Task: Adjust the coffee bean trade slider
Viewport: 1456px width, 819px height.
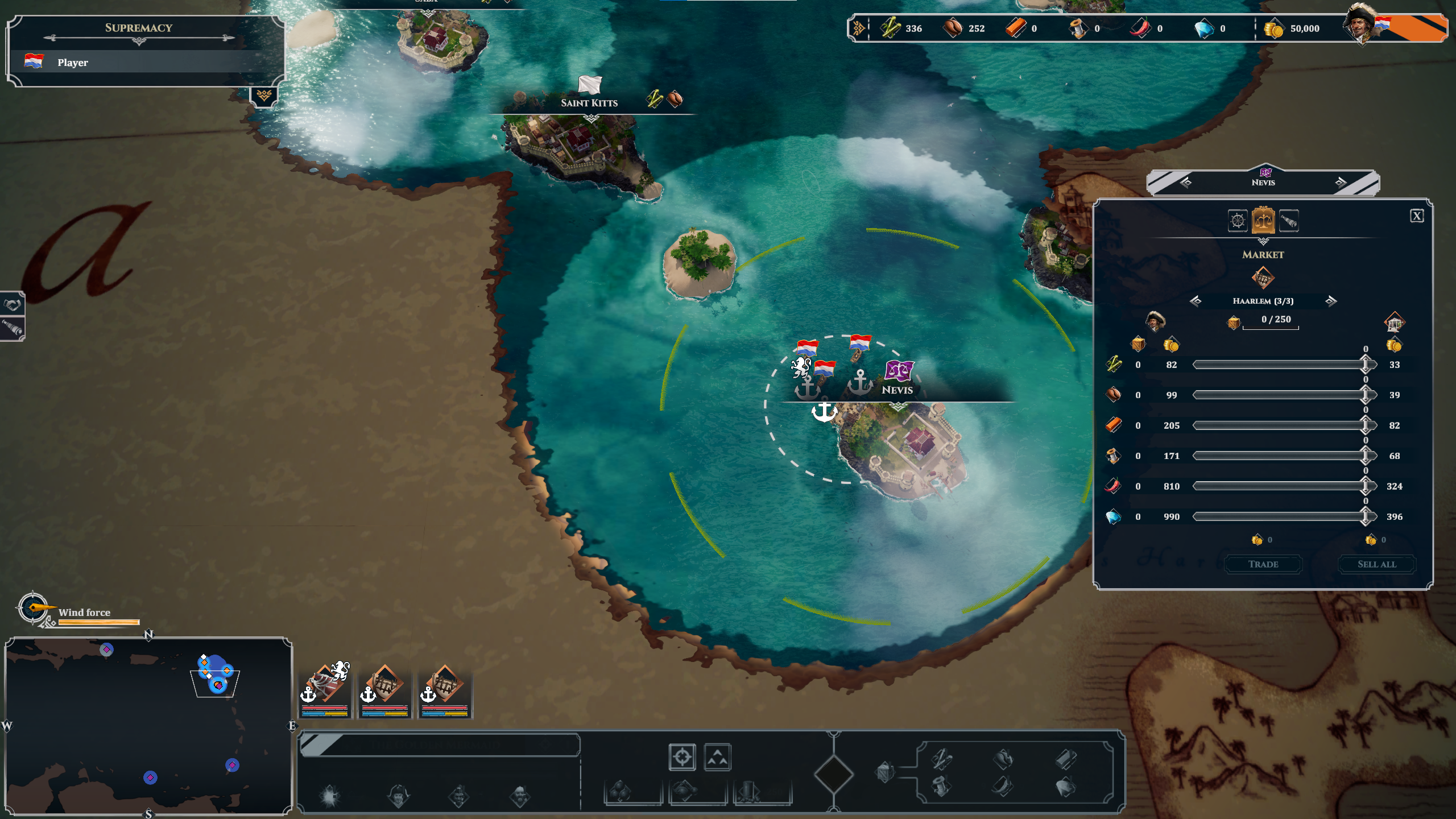Action: pyautogui.click(x=1365, y=395)
